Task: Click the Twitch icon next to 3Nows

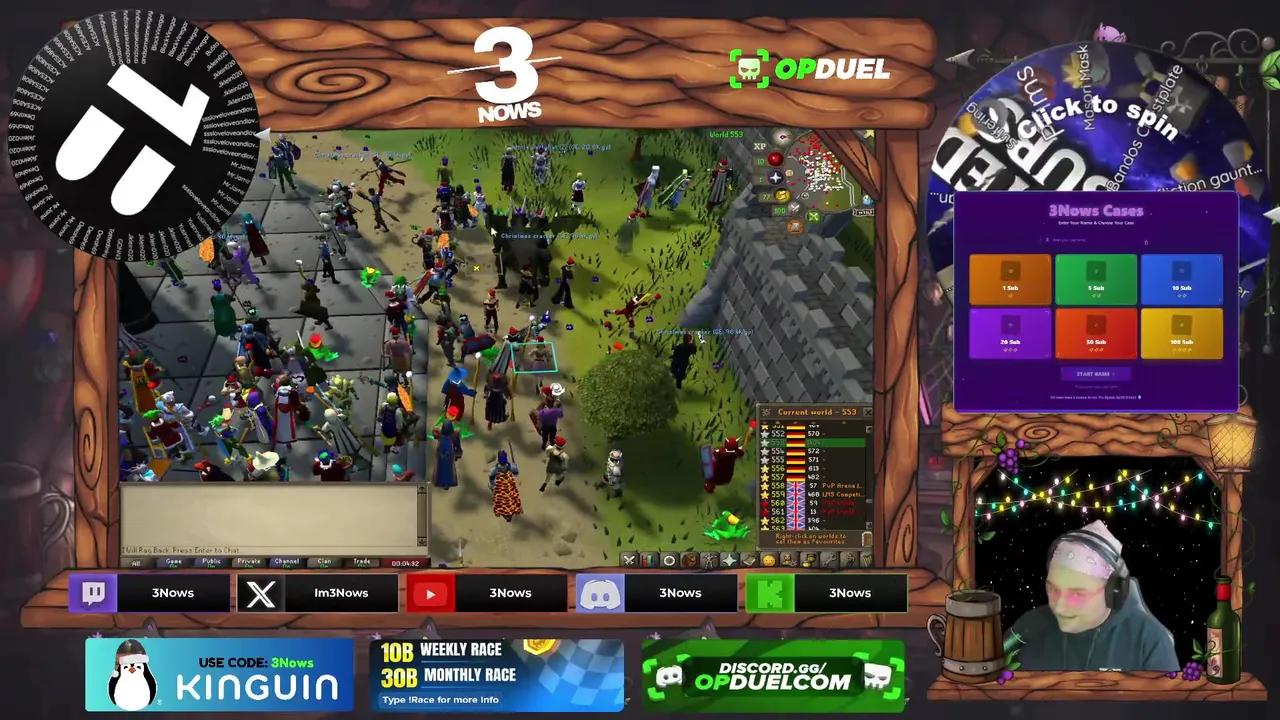Action: pos(94,592)
